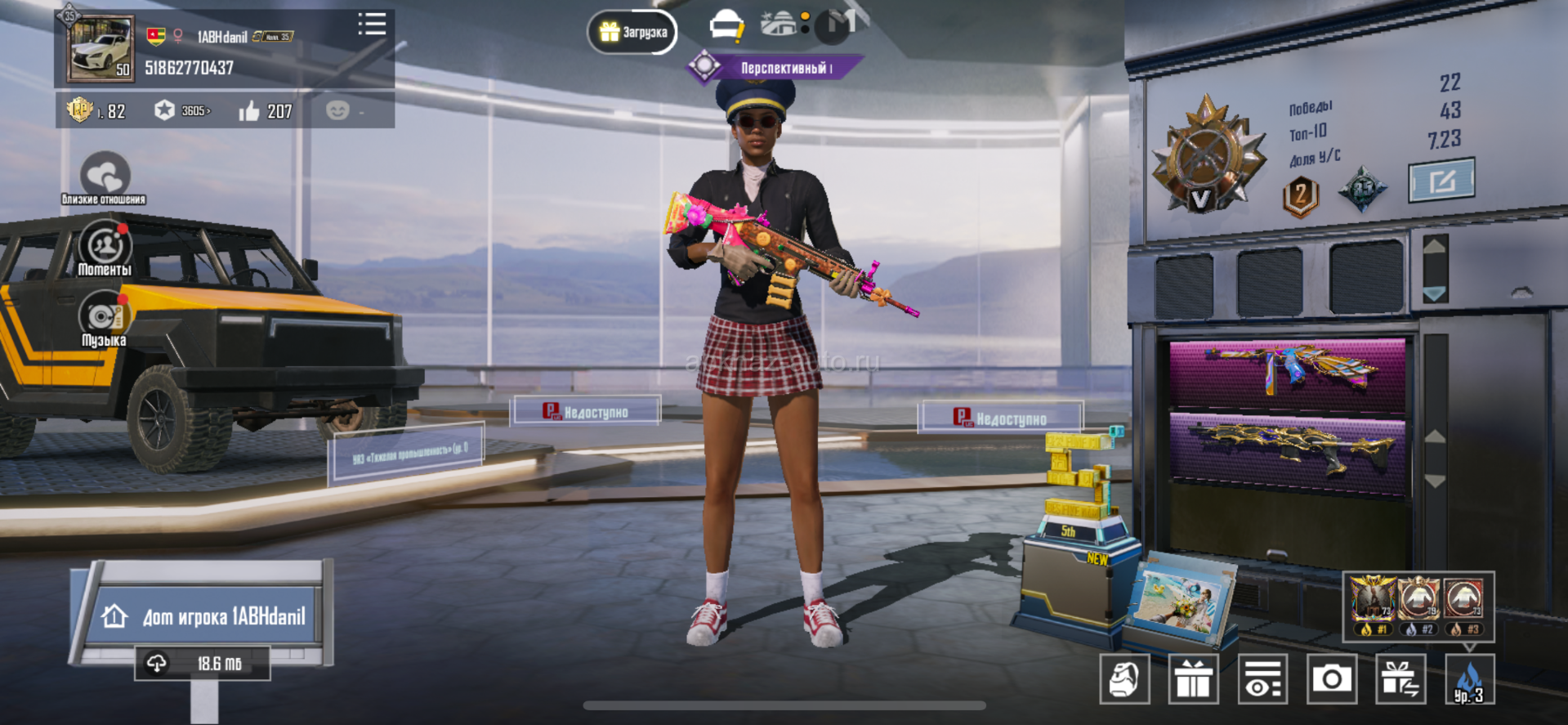The height and width of the screenshot is (725, 1568).
Task: Click the blue flame Ур. 3 button
Action: (x=1469, y=678)
